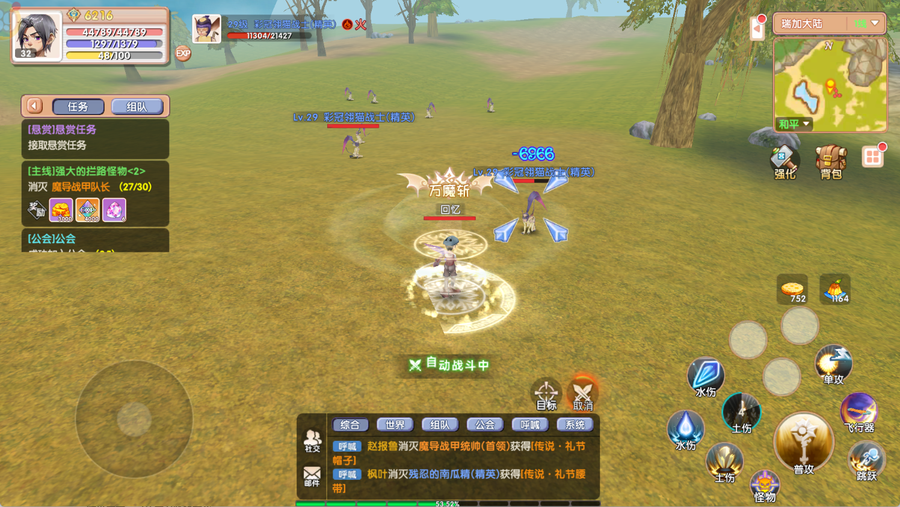The image size is (900, 507).
Task: Open the 悬赏任务 bounty quest entry
Action: coord(95,138)
